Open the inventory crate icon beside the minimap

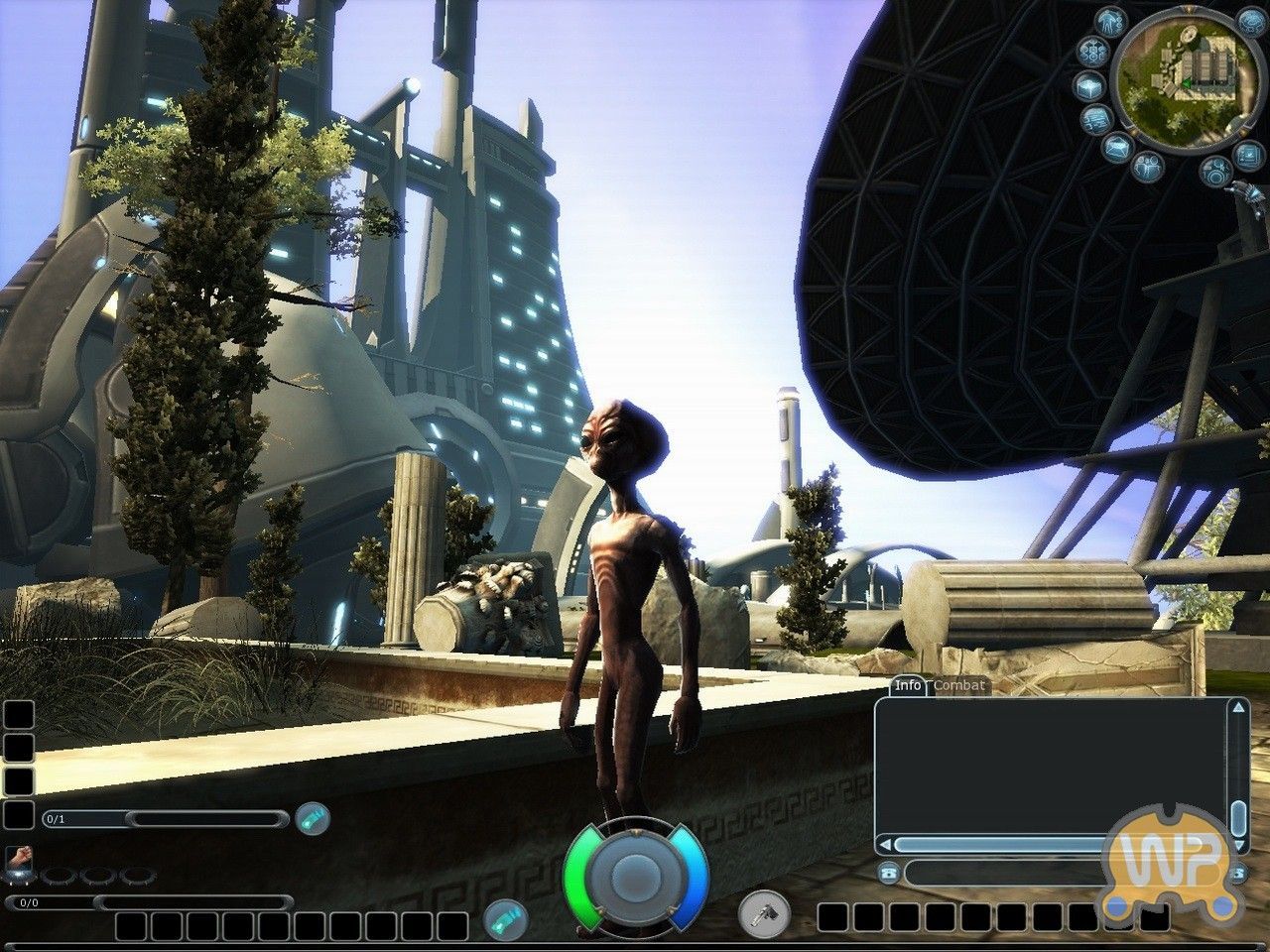point(1089,87)
